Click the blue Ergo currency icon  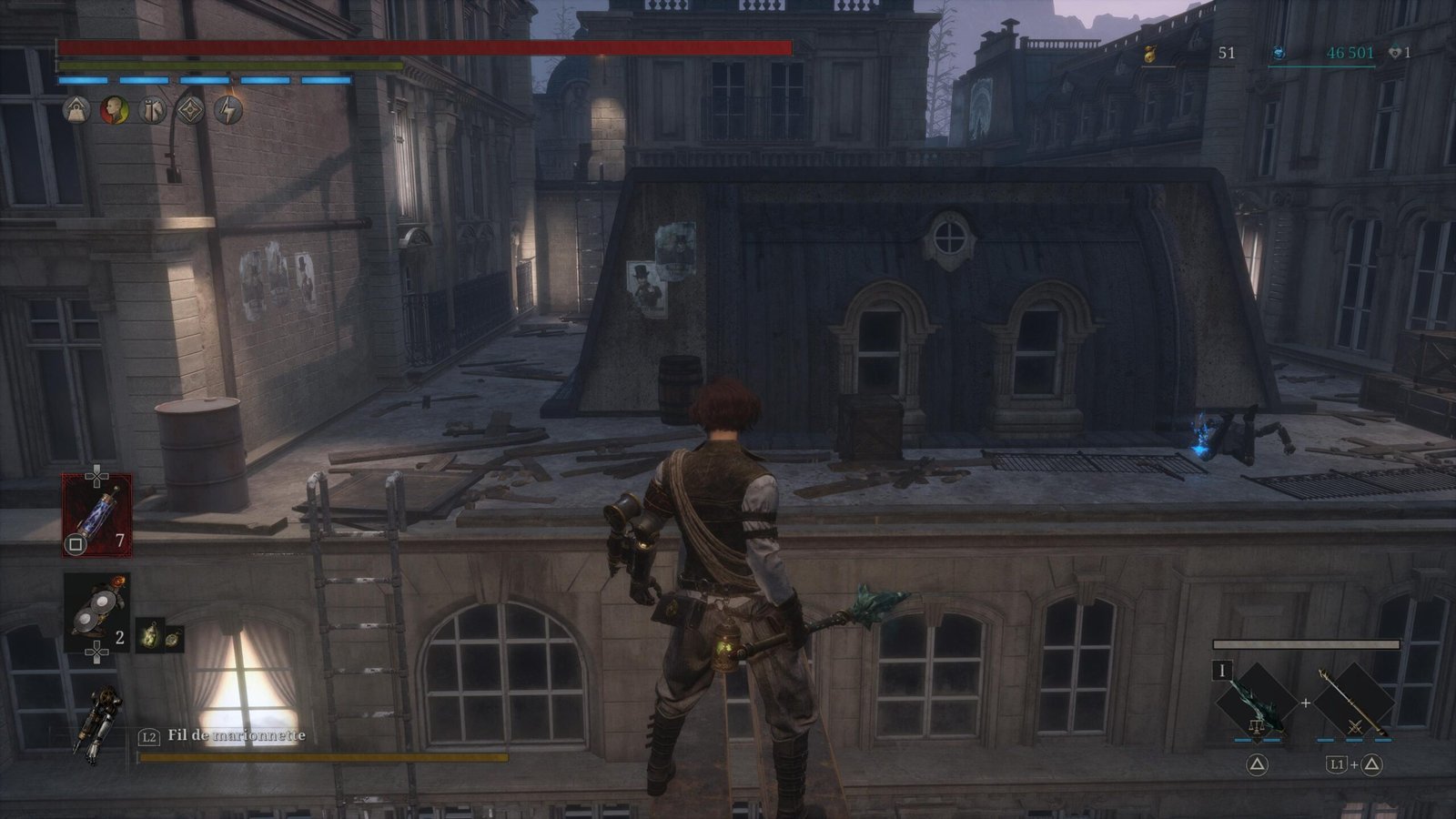[1279, 54]
